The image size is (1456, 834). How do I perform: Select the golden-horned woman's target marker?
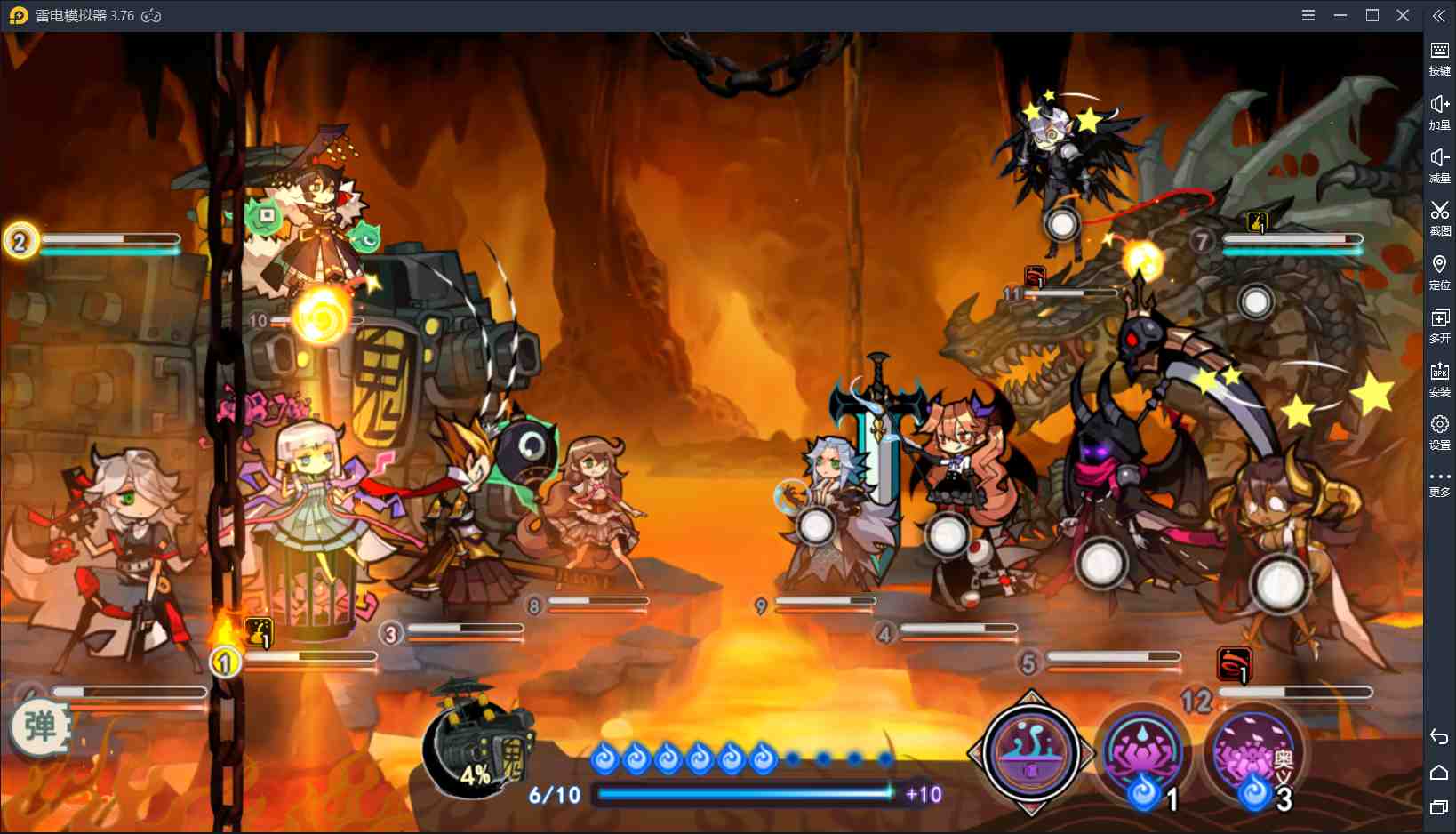click(x=1280, y=584)
